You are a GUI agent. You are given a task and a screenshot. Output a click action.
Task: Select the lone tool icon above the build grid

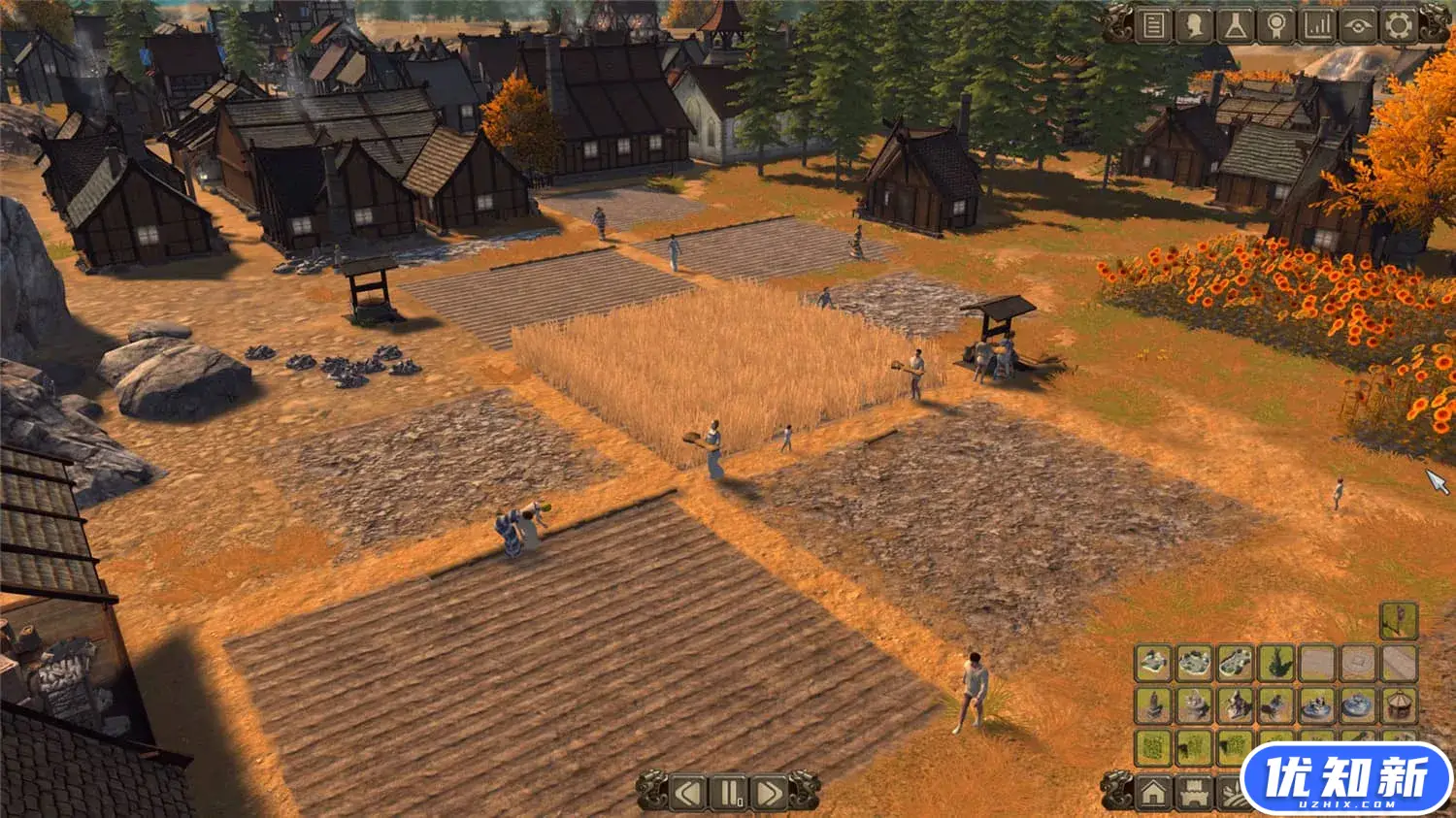coord(1399,621)
